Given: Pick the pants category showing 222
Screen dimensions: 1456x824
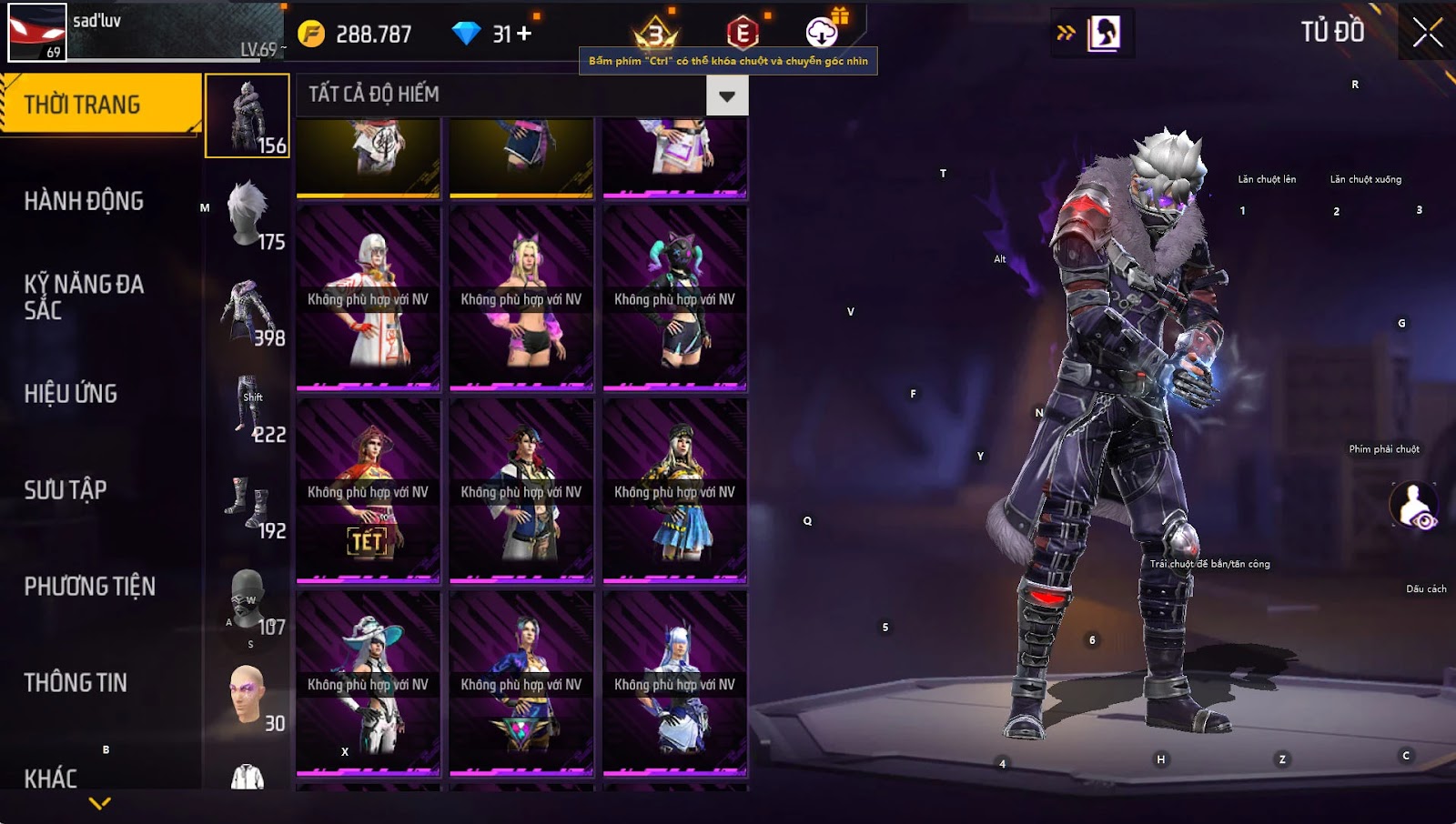Looking at the screenshot, I should pyautogui.click(x=248, y=407).
